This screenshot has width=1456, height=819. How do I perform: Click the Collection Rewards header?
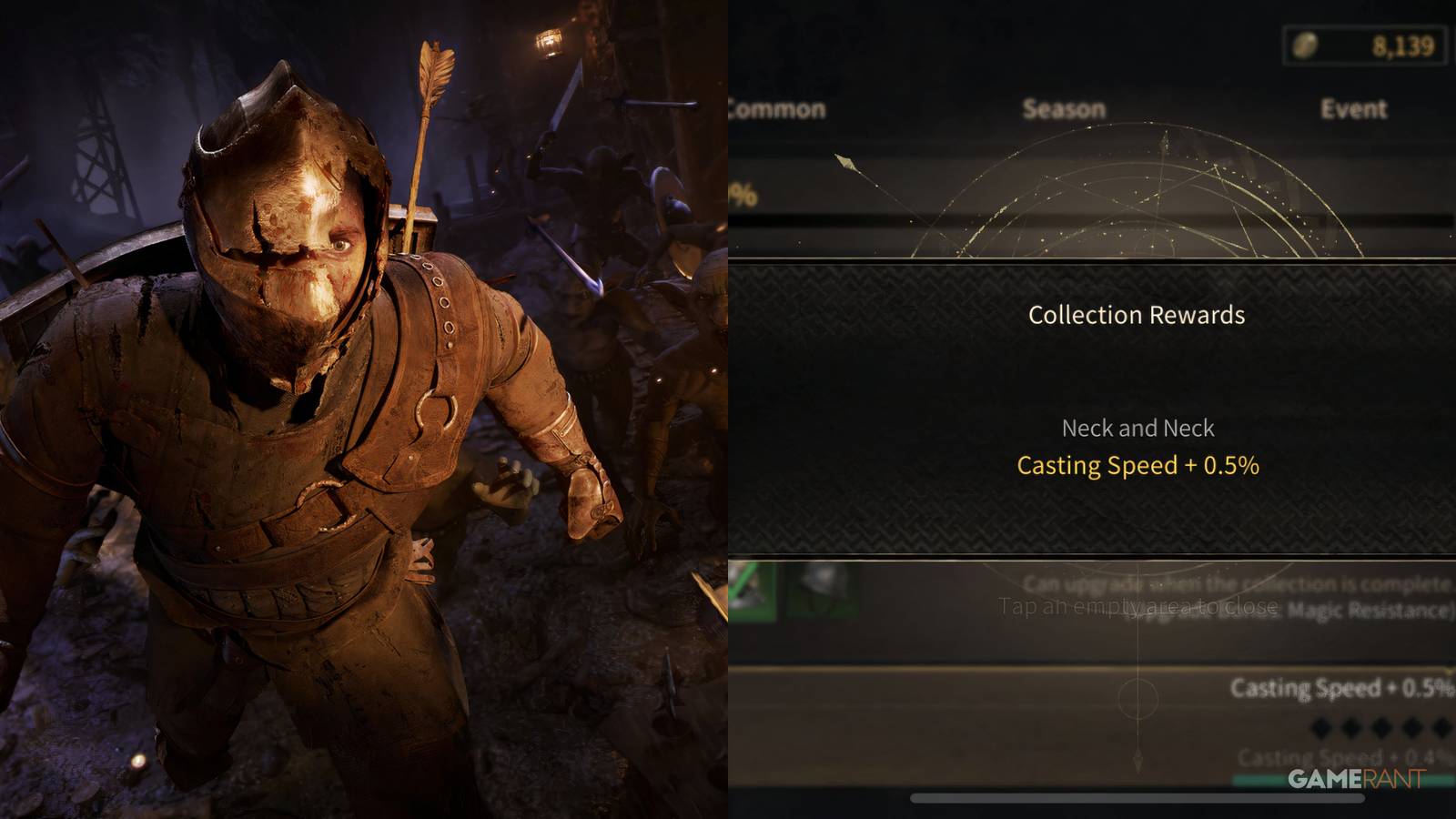pyautogui.click(x=1137, y=316)
